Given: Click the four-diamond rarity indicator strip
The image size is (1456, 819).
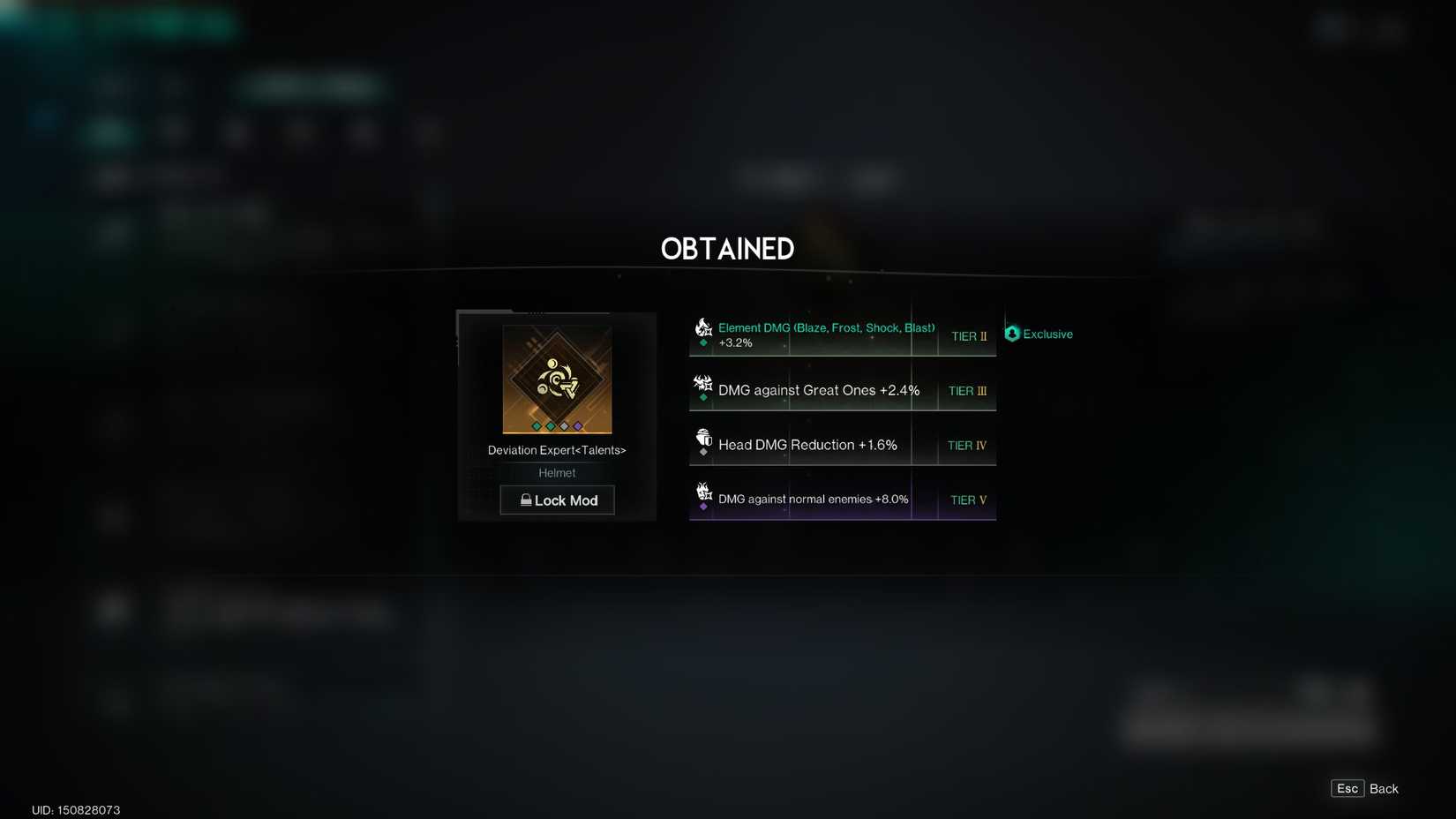Looking at the screenshot, I should coord(557,425).
